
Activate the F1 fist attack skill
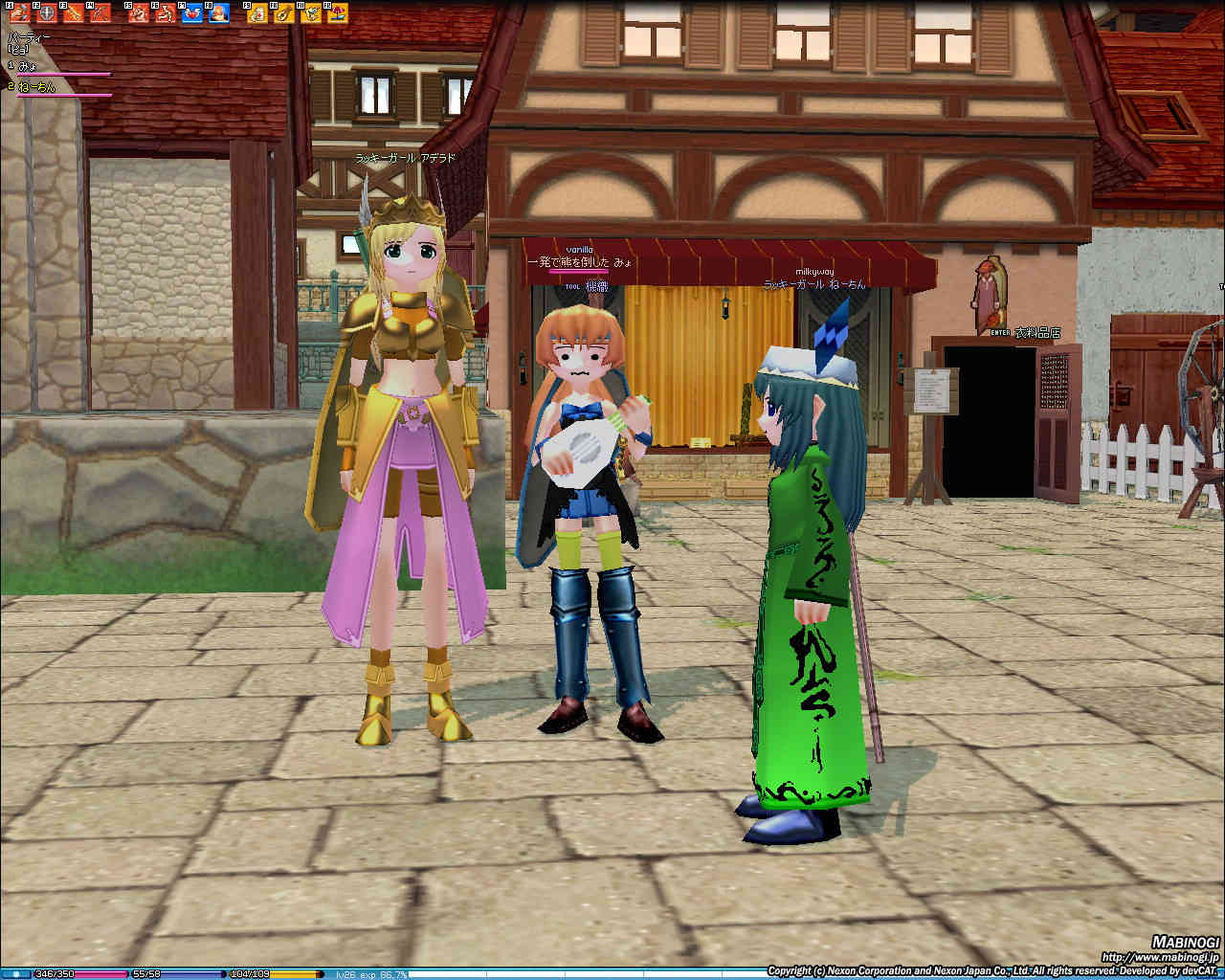(20, 13)
